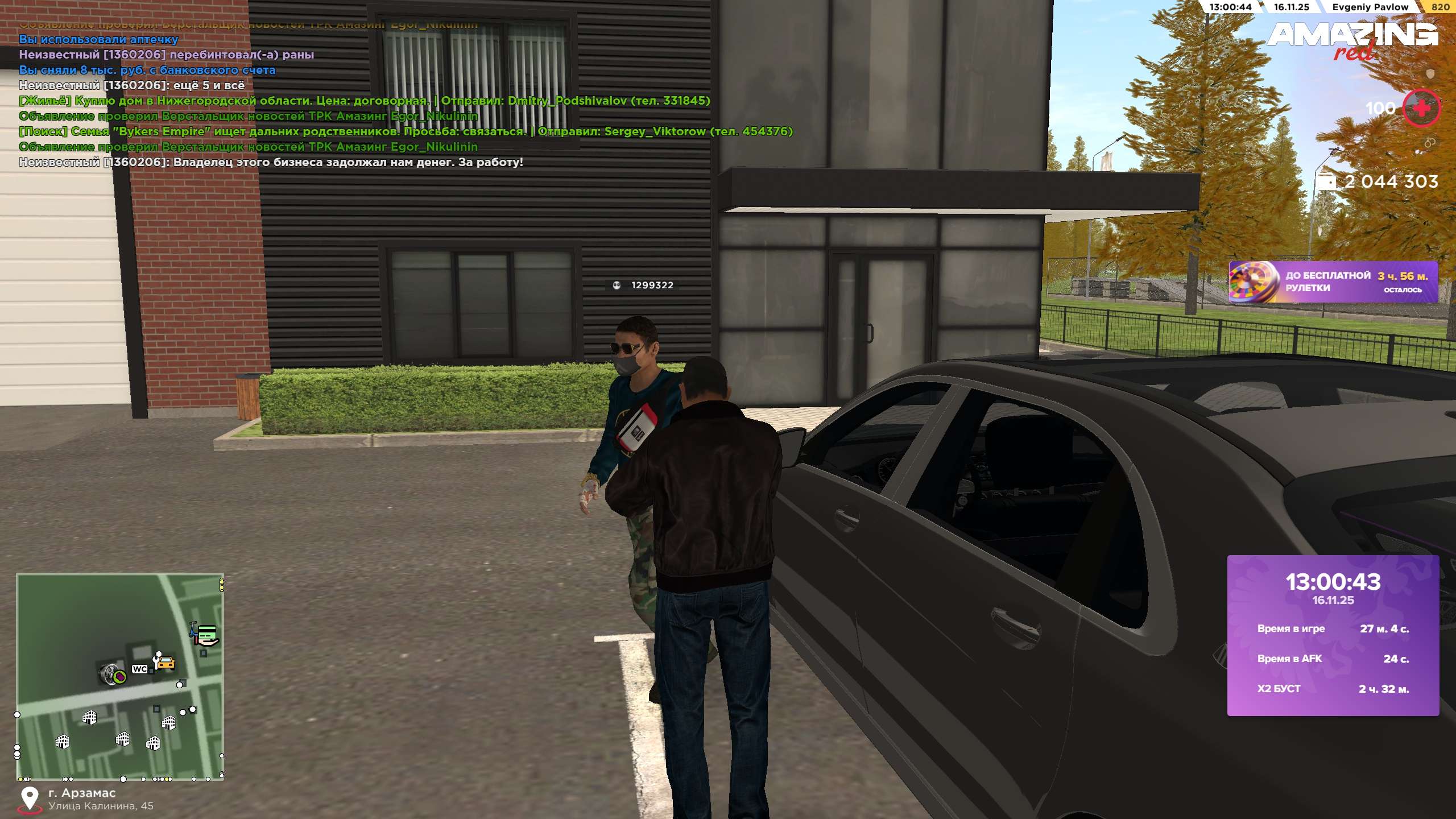1456x819 pixels.
Task: Click the location pin icon beside Арзамас
Action: 29,799
